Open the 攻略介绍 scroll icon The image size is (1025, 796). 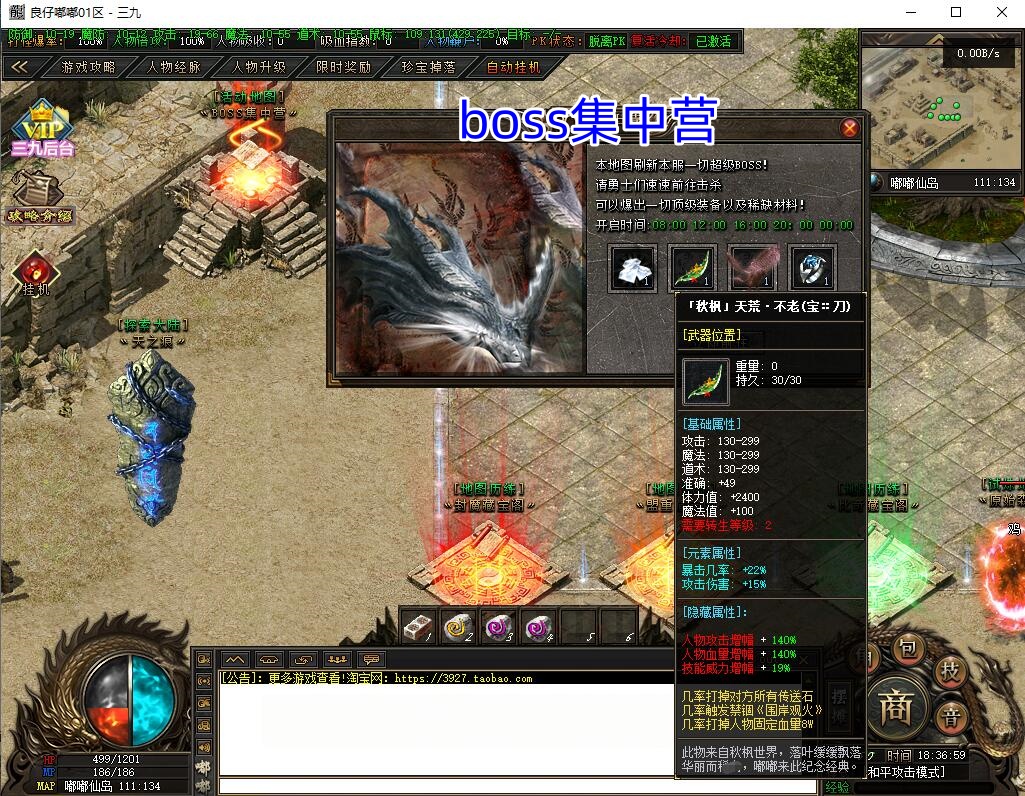(x=40, y=195)
